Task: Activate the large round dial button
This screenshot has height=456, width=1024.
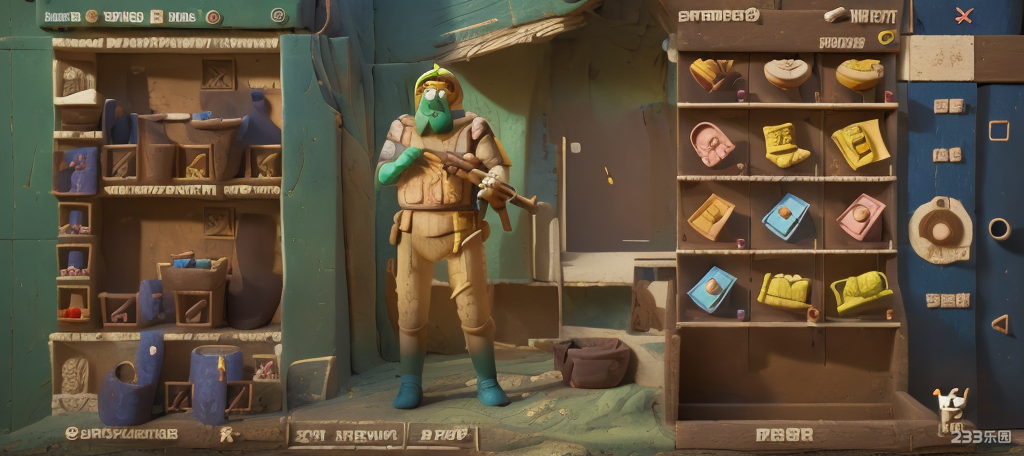Action: point(940,230)
